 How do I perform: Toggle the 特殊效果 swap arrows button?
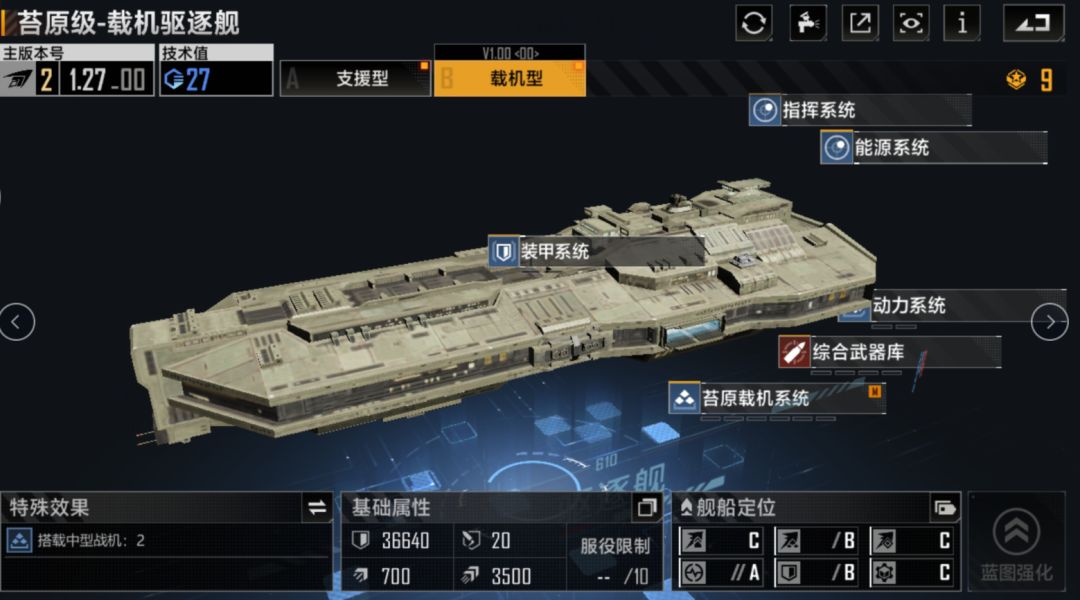click(317, 508)
